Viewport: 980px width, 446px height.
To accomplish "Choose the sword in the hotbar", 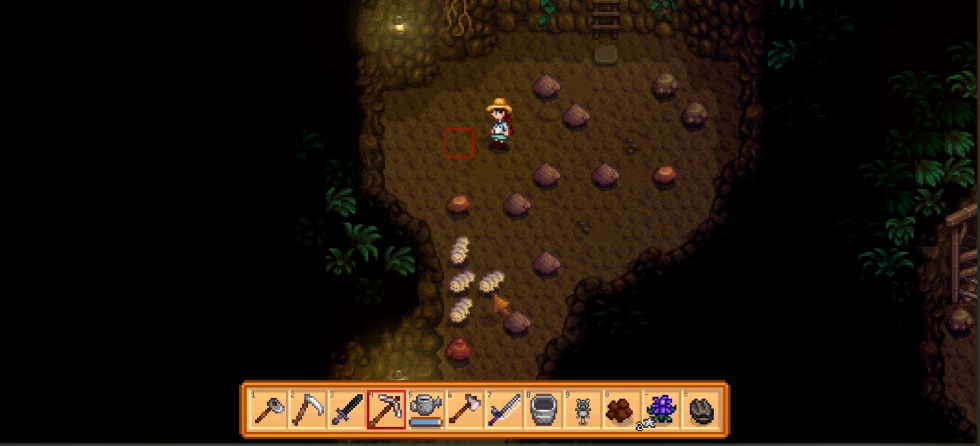I will click(x=347, y=410).
